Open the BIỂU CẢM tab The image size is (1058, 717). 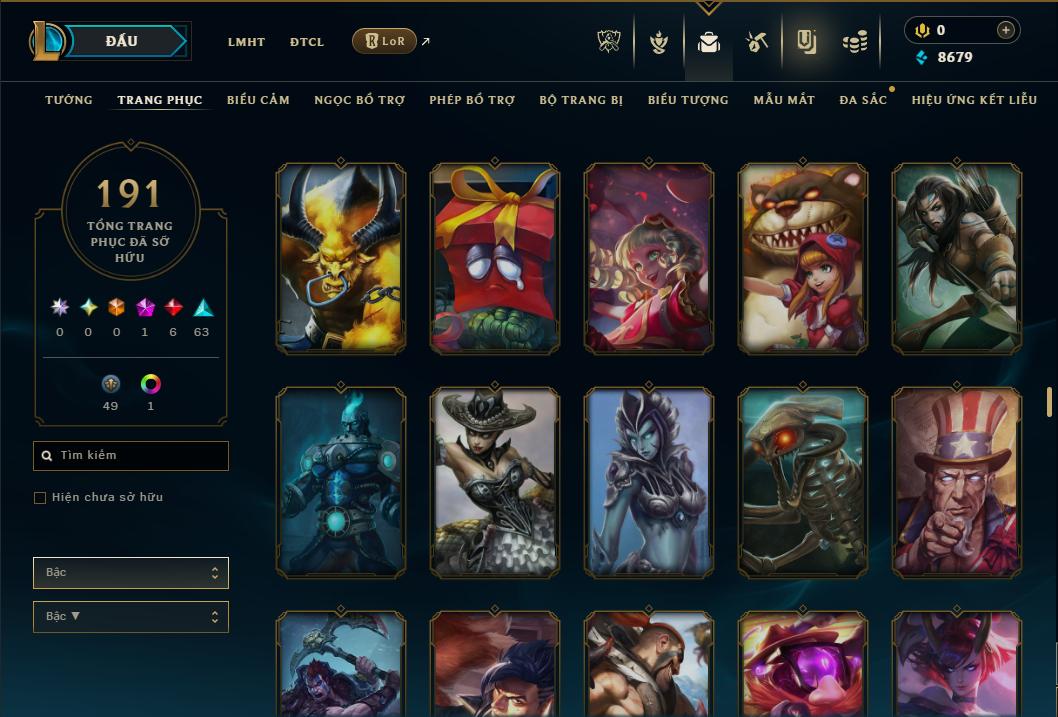[x=258, y=100]
